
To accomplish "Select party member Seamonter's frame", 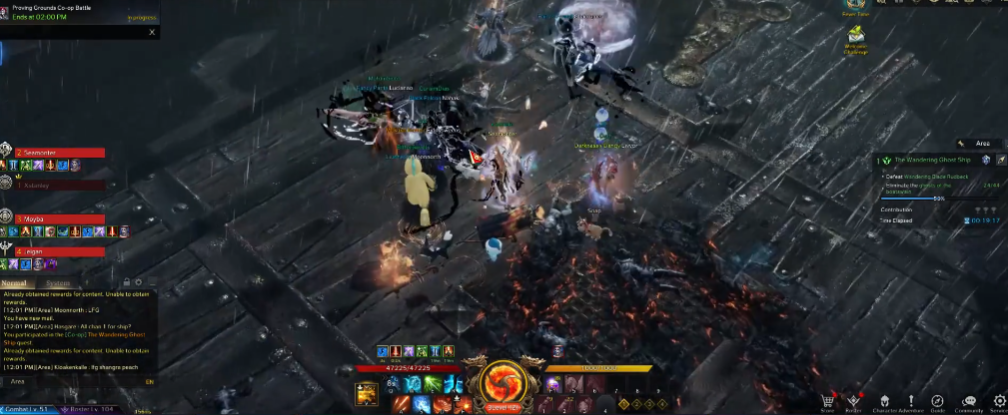I will (59, 152).
